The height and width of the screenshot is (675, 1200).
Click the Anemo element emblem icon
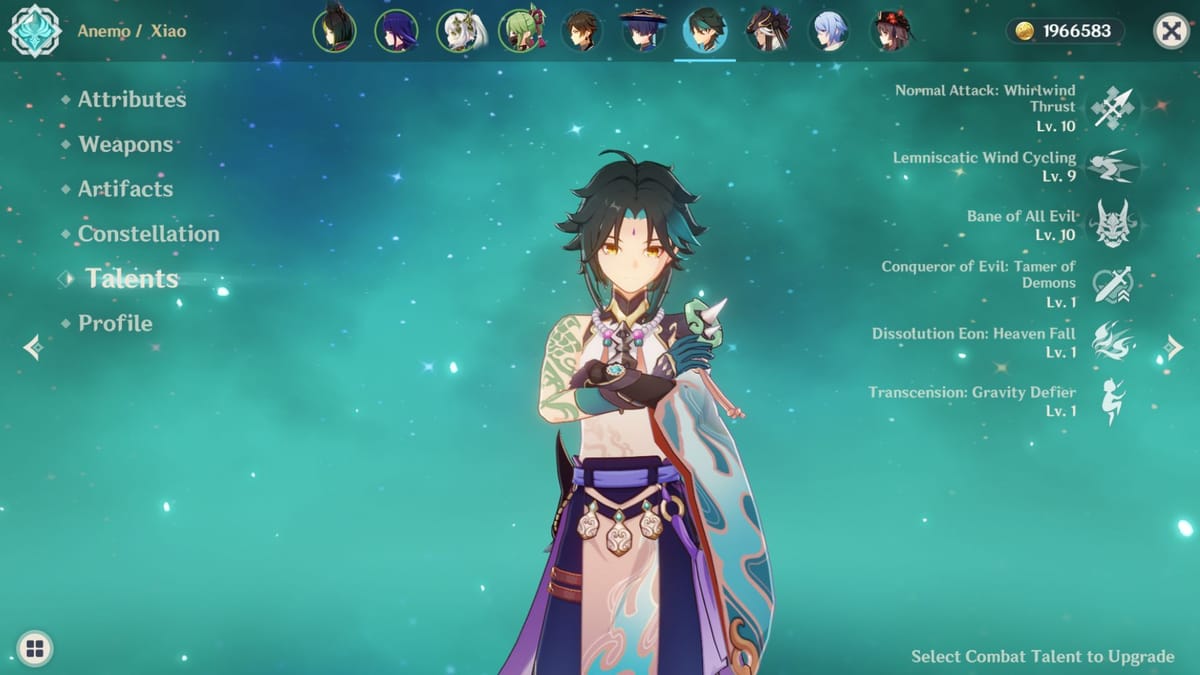(35, 31)
